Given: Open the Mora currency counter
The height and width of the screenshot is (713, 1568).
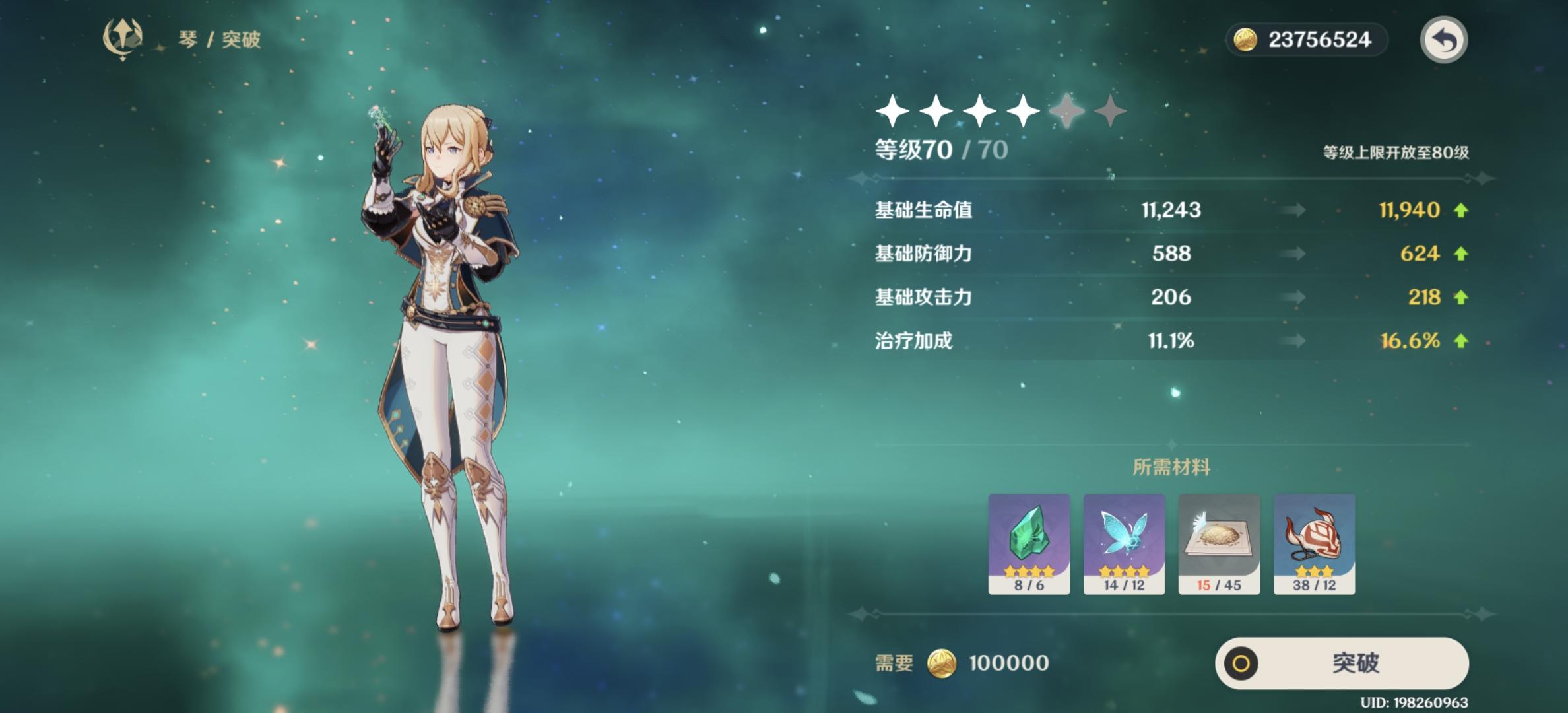Looking at the screenshot, I should pyautogui.click(x=1307, y=40).
